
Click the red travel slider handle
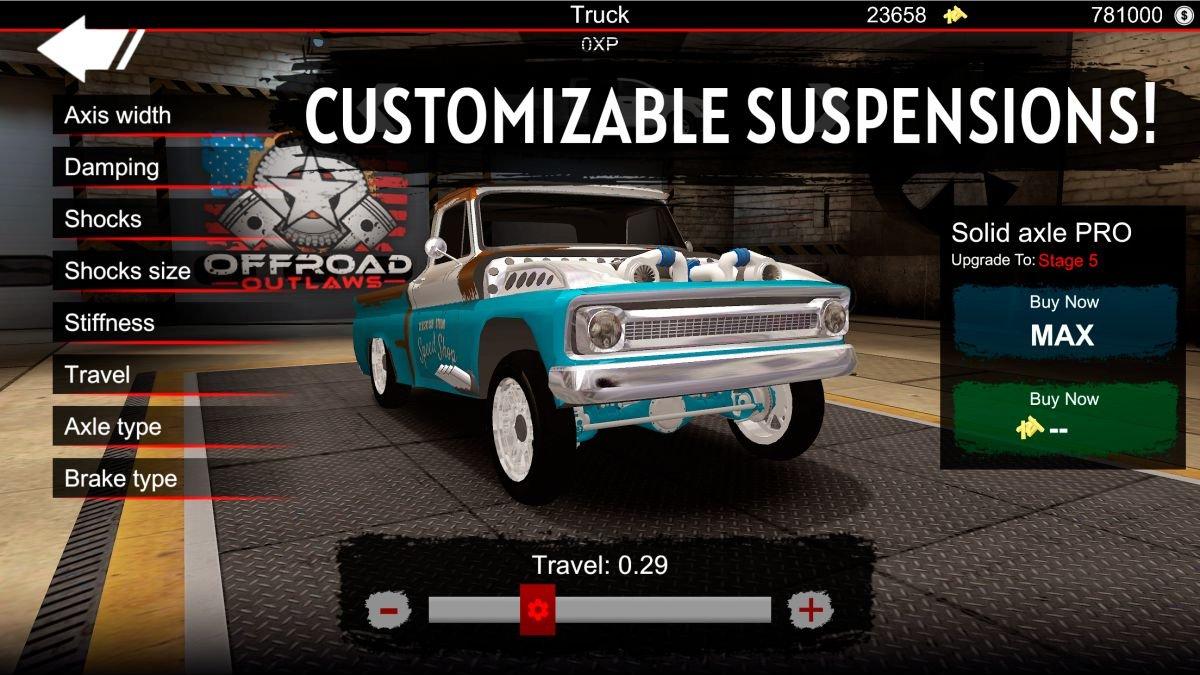(x=537, y=609)
